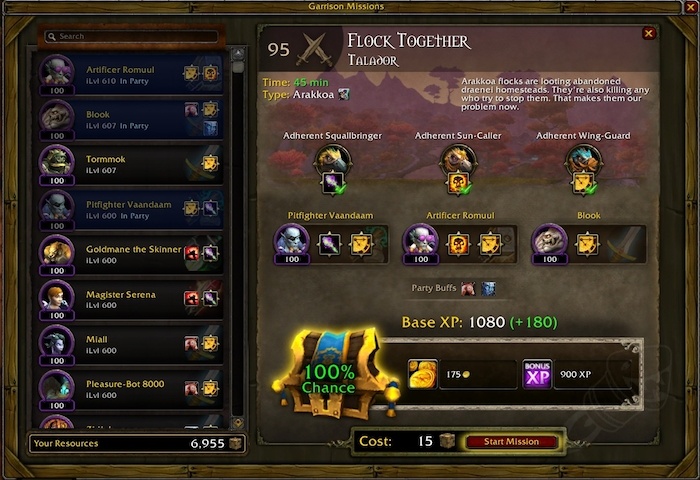Click the Adherent Squallbringer enemy portrait

tap(331, 160)
